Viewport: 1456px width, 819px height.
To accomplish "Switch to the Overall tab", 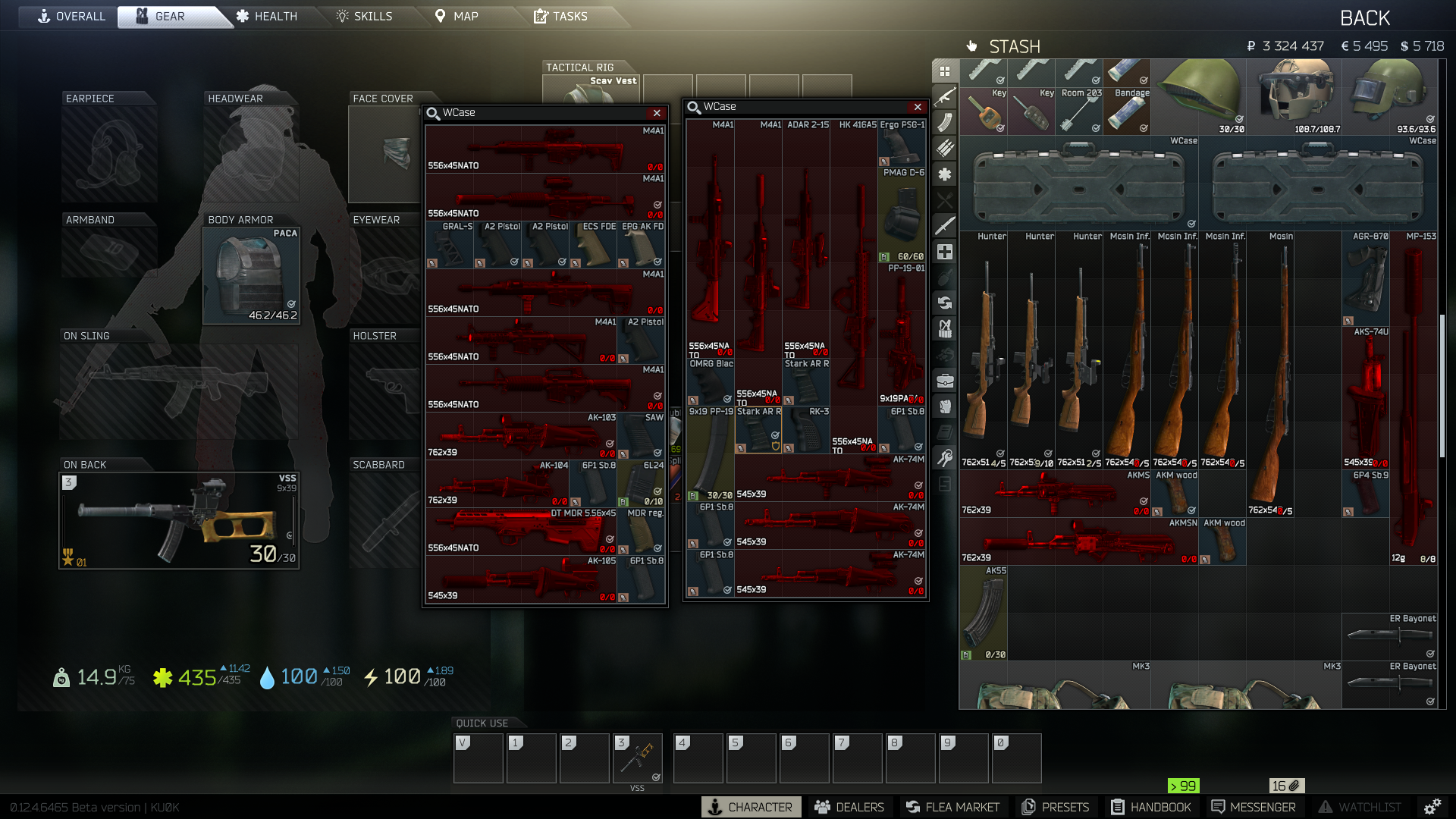I will (72, 16).
